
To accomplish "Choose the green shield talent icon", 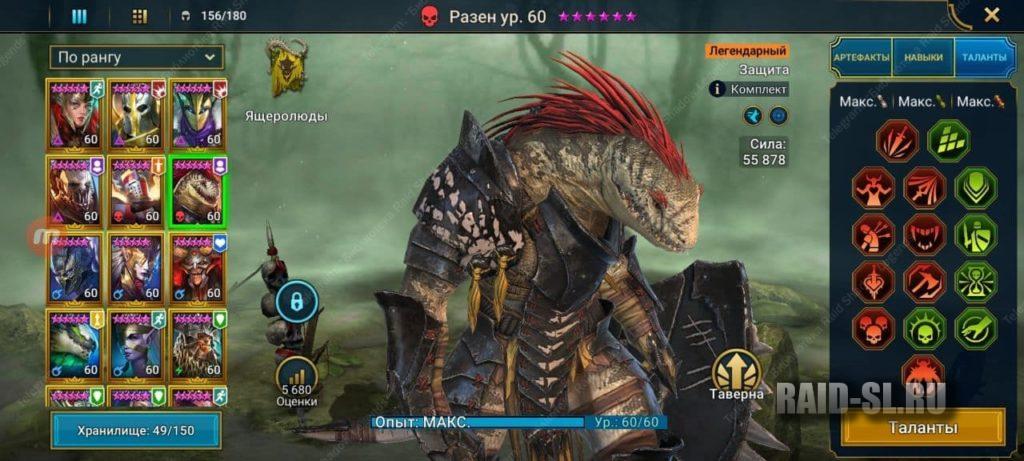I will (975, 187).
